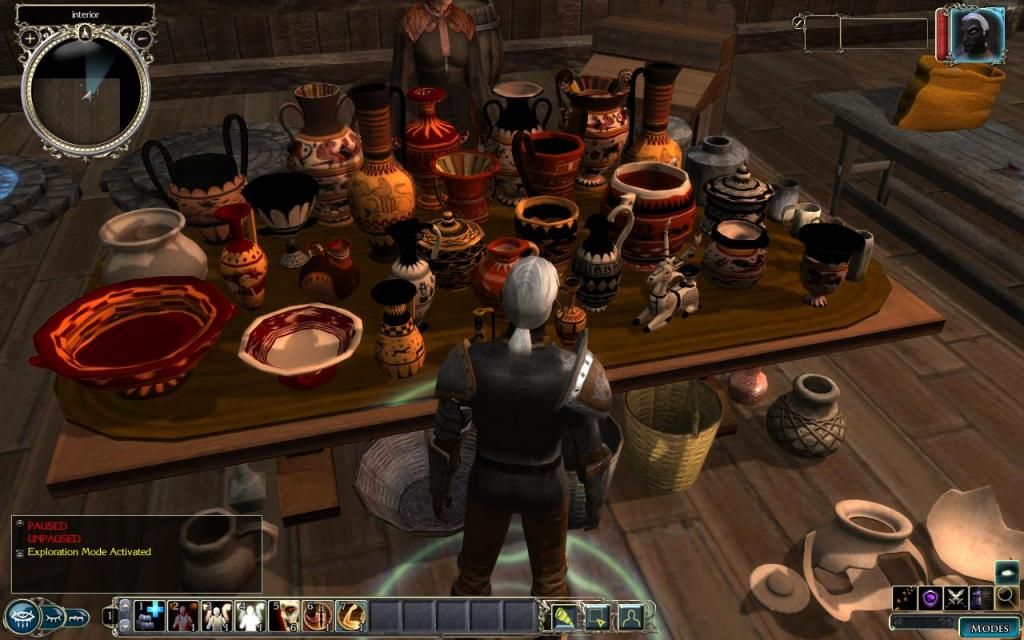Use hotbar slot 4 white figure ability

pos(250,615)
